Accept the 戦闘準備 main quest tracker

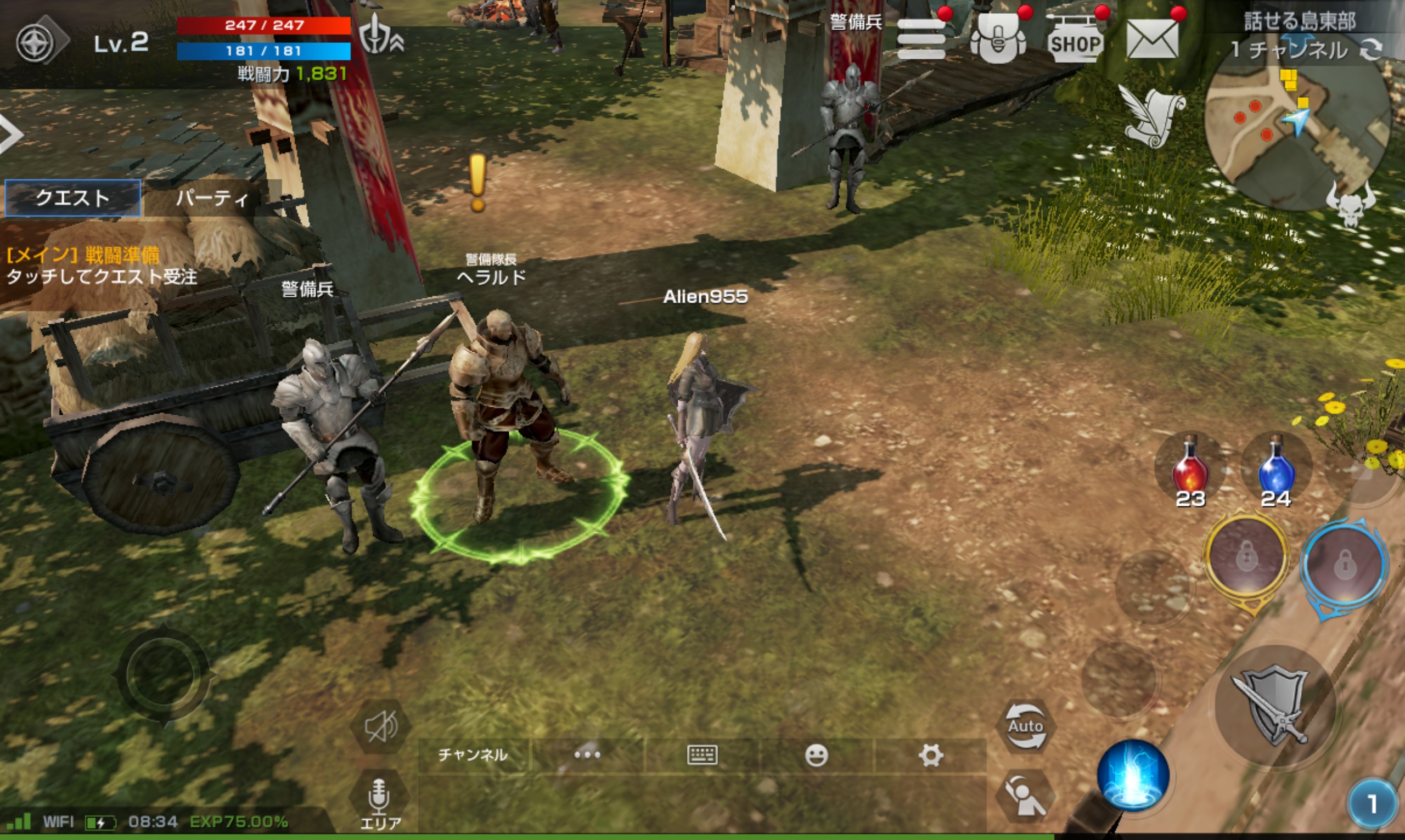tap(102, 266)
